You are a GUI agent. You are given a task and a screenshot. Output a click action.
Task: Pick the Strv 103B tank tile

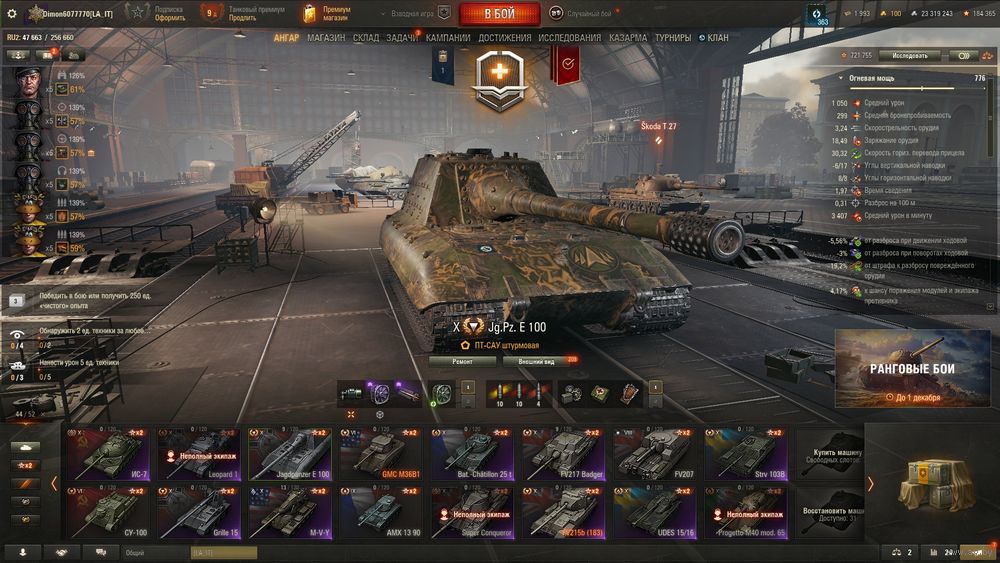coord(744,453)
